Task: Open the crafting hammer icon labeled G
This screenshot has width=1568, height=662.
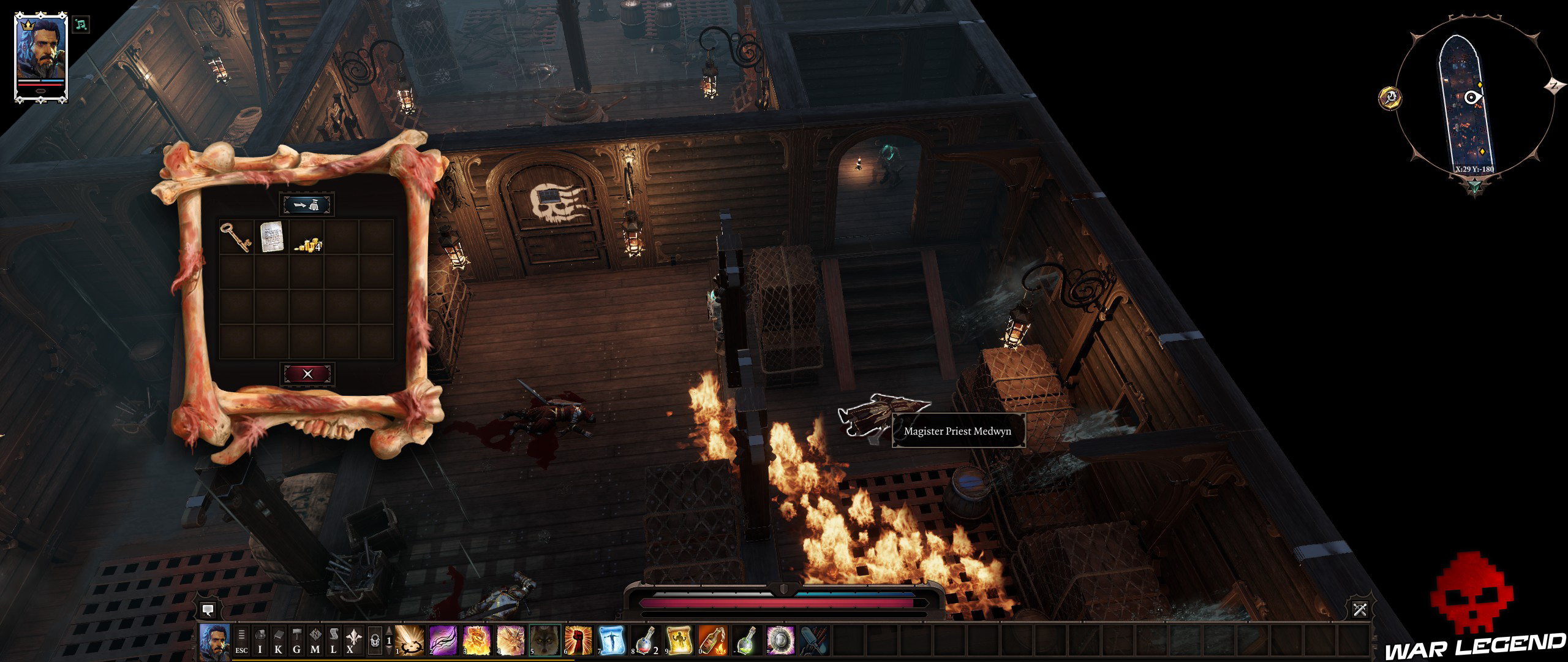Action: (x=296, y=642)
